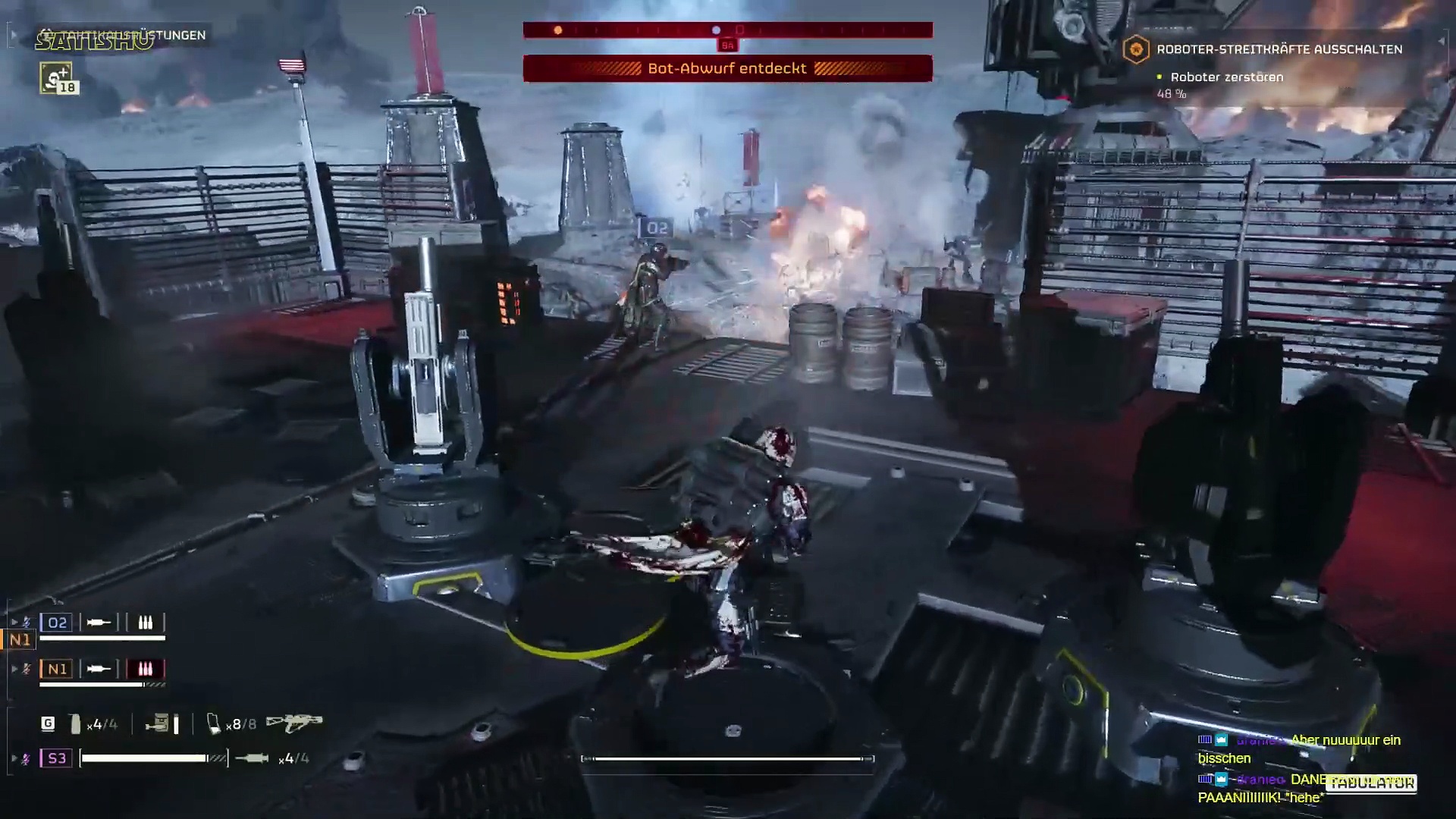Click the Bot-Abwurf entdeckt alert banner

point(727,68)
